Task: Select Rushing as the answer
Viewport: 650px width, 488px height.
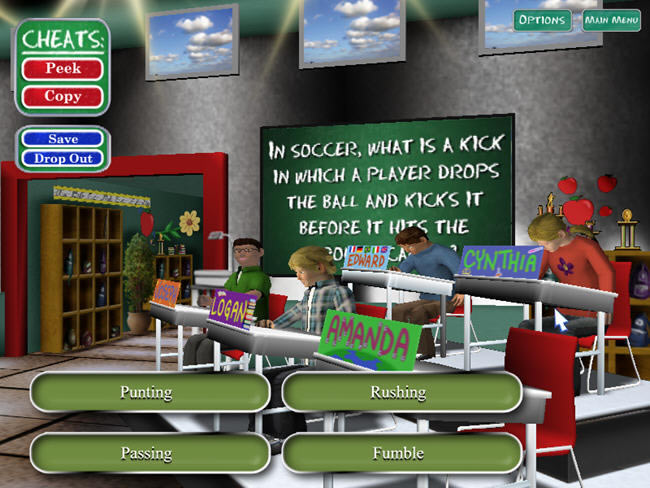Action: pos(401,392)
